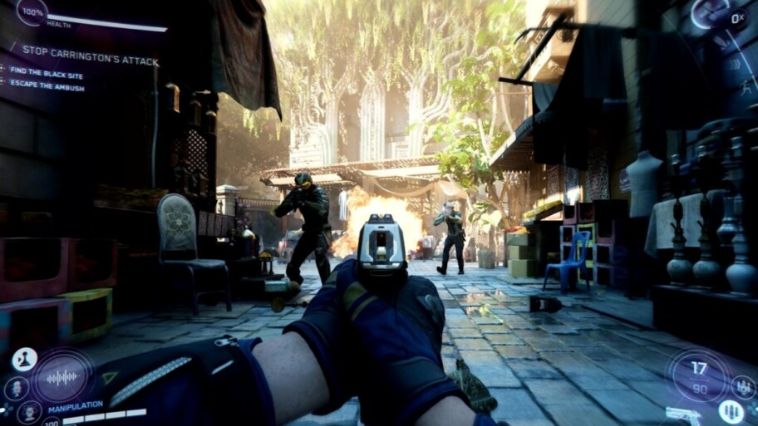Activate the Manipulation soundwave ability
The height and width of the screenshot is (426, 758).
pyautogui.click(x=62, y=377)
